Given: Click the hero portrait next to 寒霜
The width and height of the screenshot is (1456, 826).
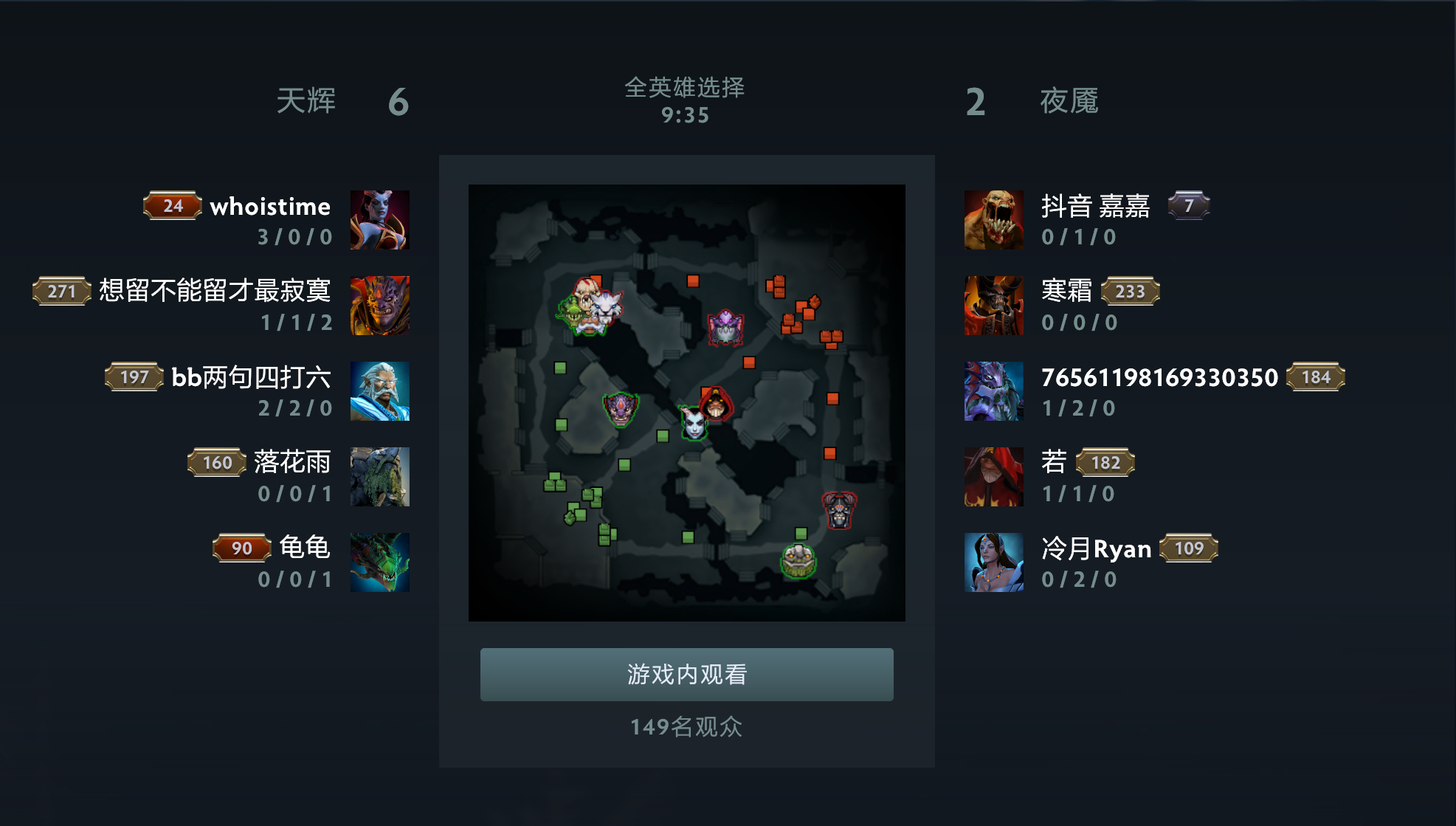Looking at the screenshot, I should pyautogui.click(x=993, y=305).
